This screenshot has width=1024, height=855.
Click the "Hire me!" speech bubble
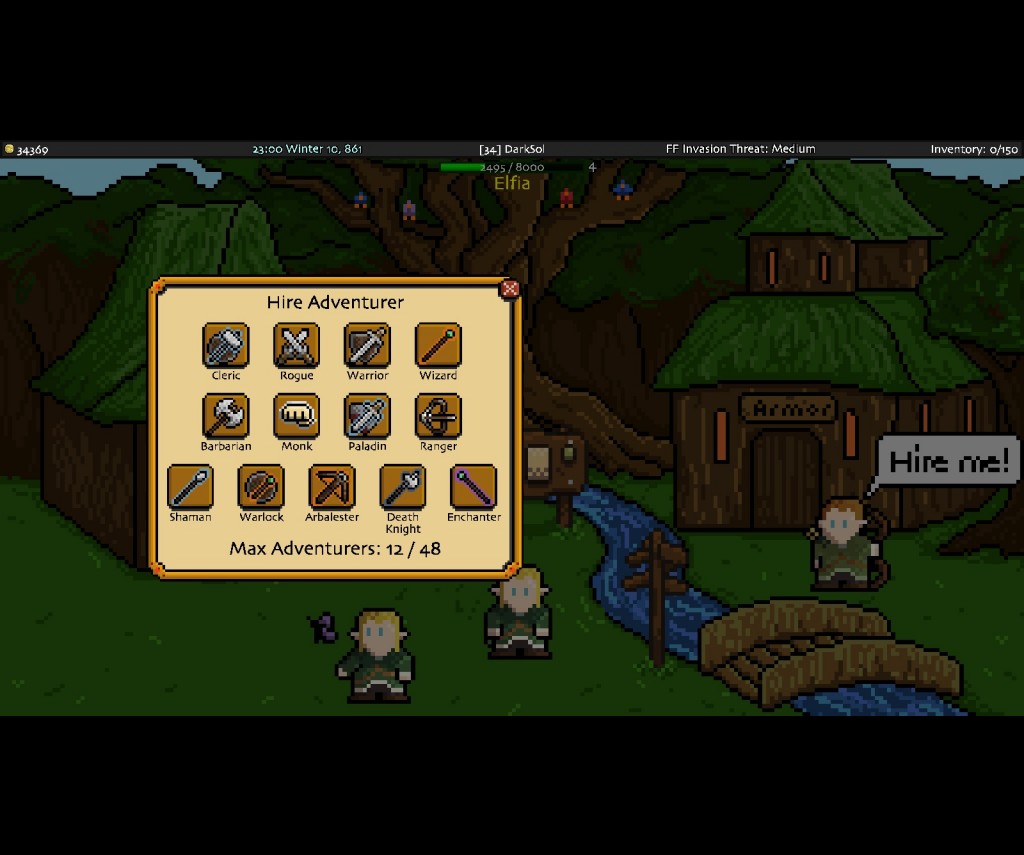(948, 461)
